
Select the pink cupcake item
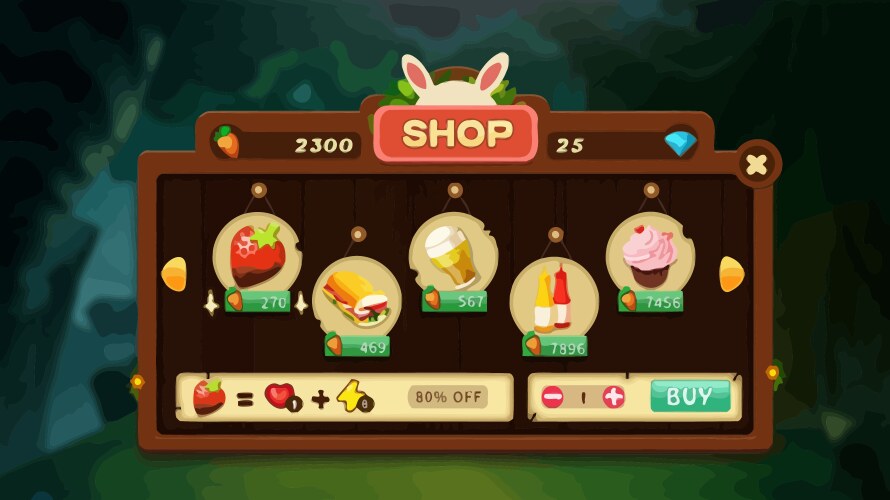click(650, 256)
